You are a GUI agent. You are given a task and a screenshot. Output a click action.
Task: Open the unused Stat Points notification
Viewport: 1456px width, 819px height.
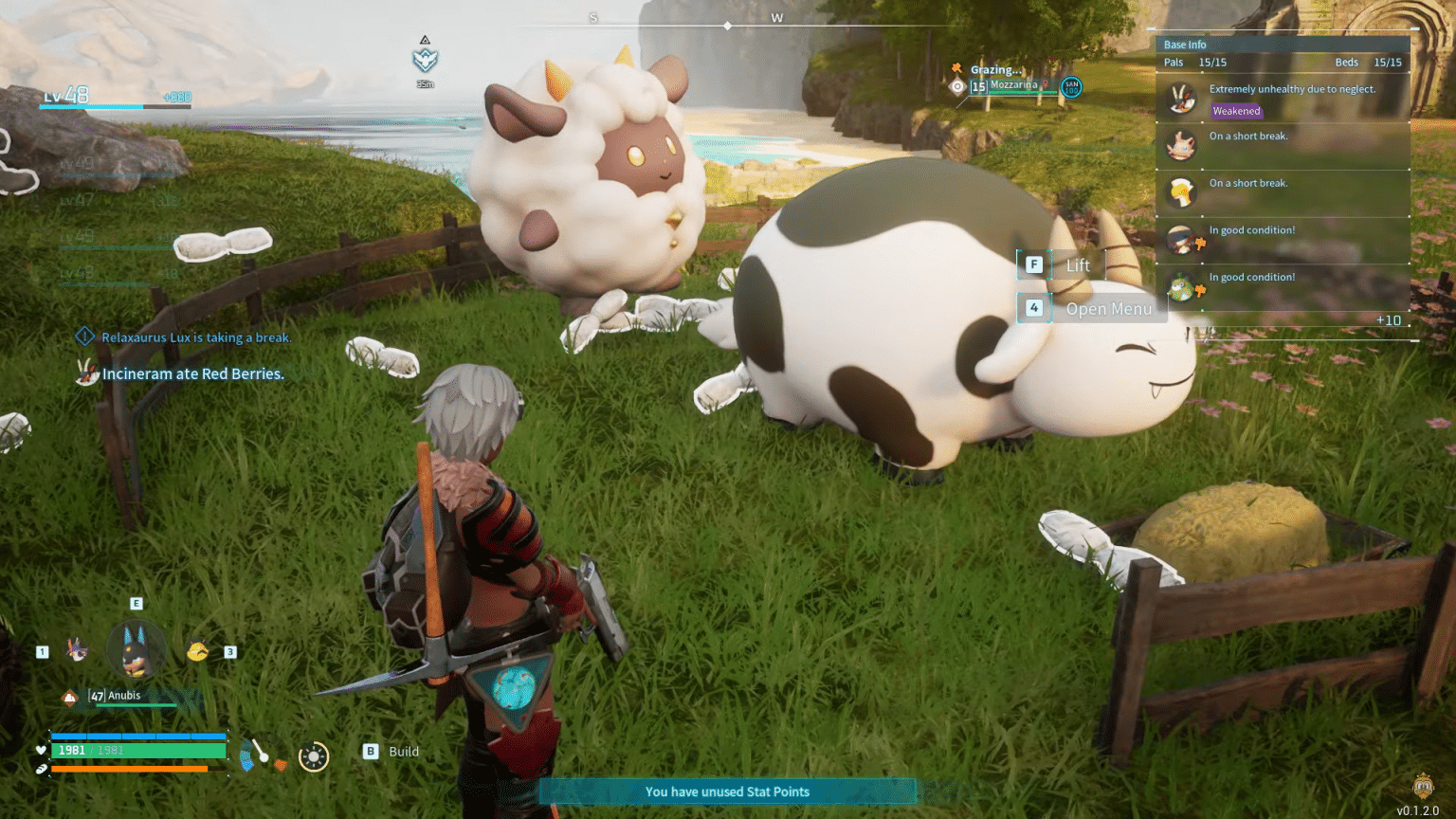pyautogui.click(x=727, y=792)
